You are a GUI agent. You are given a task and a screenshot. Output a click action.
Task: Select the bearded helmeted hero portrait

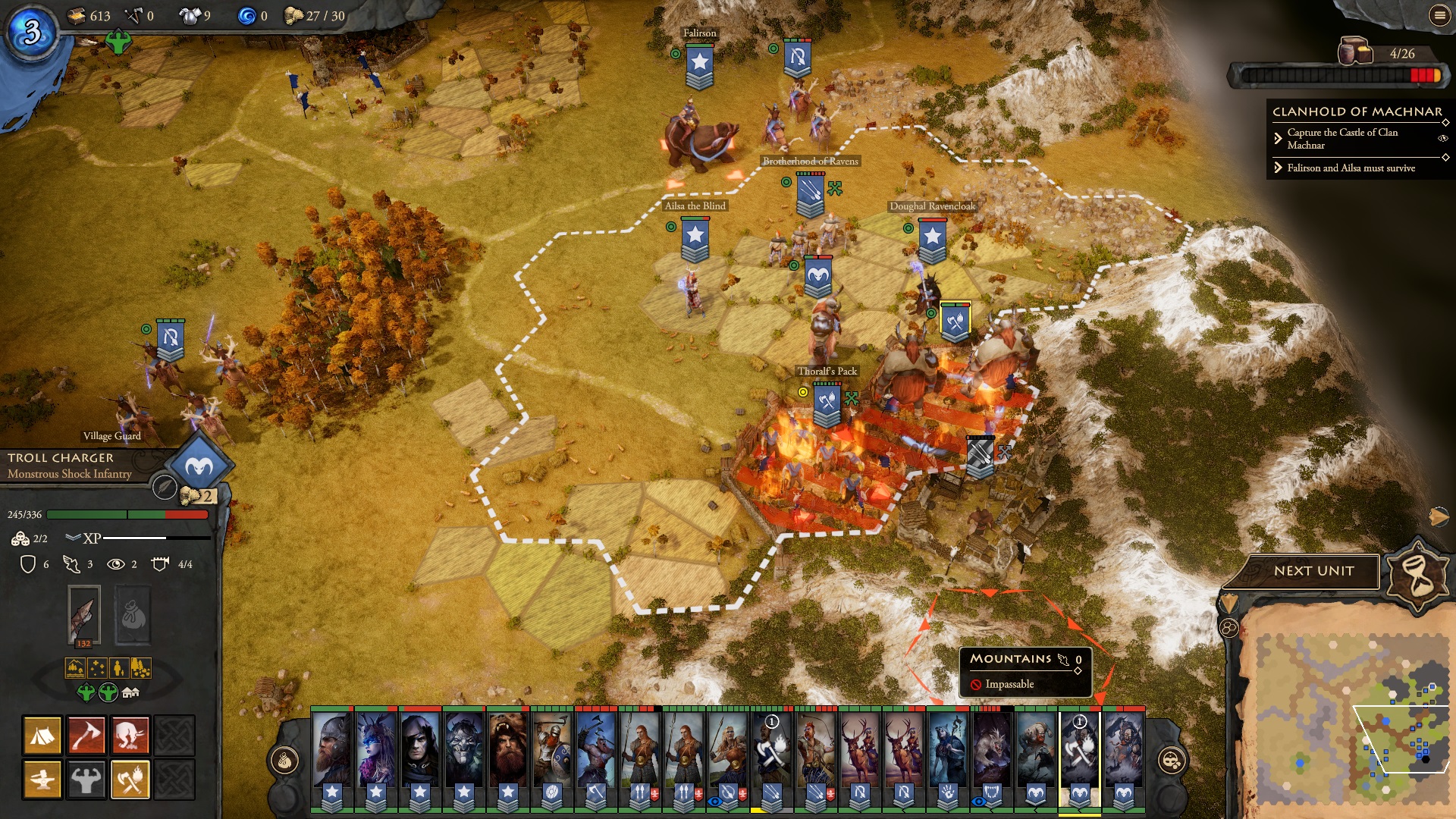[x=332, y=751]
